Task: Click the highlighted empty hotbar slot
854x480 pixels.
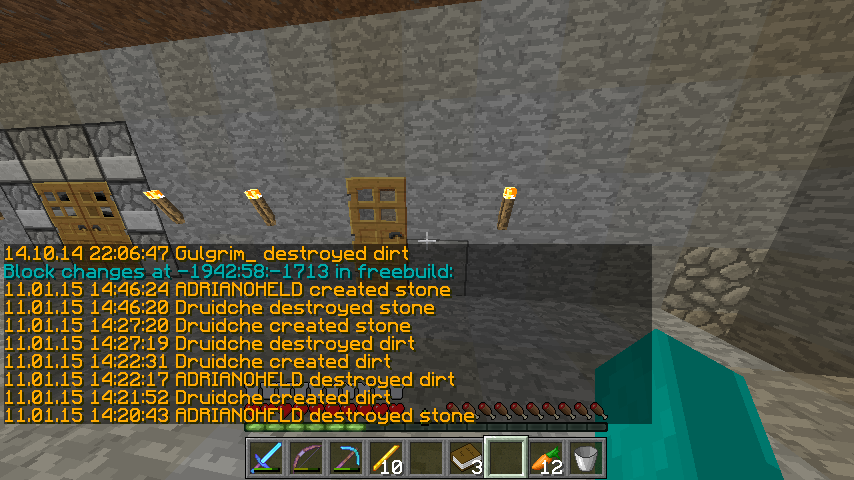Action: click(x=505, y=458)
